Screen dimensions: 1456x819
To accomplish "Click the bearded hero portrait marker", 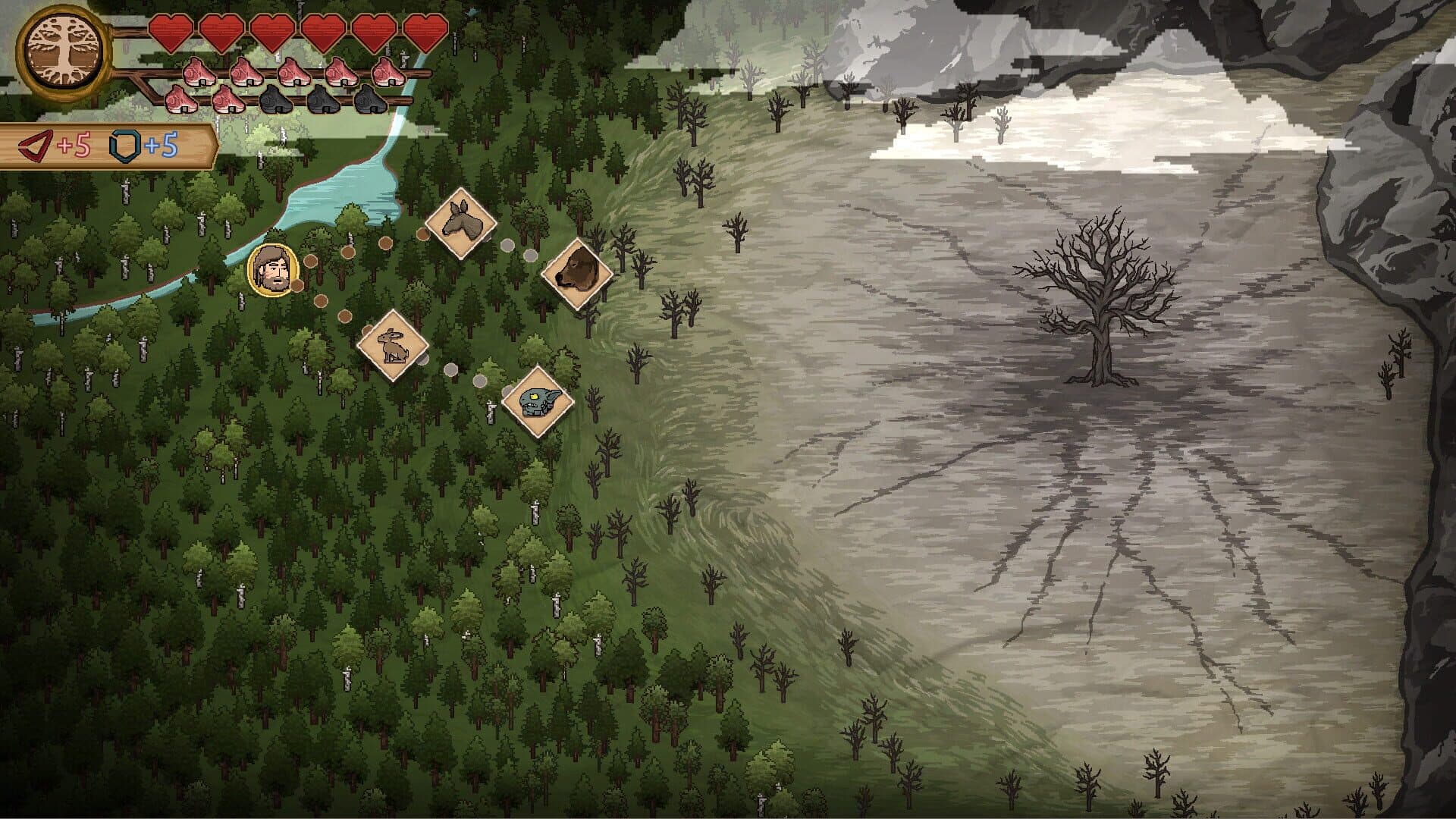I will pos(270,271).
